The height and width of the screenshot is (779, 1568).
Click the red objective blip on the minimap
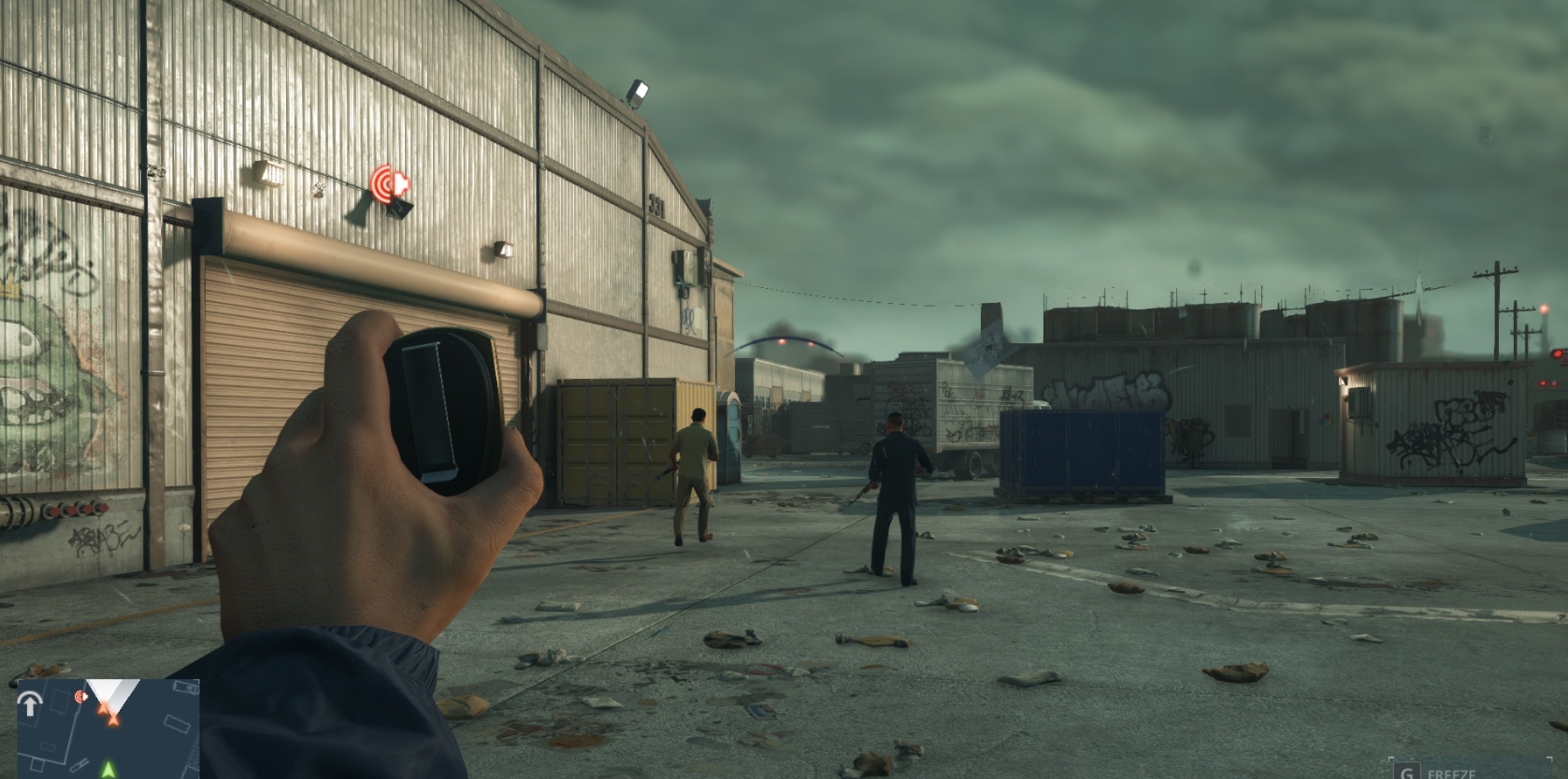point(80,697)
